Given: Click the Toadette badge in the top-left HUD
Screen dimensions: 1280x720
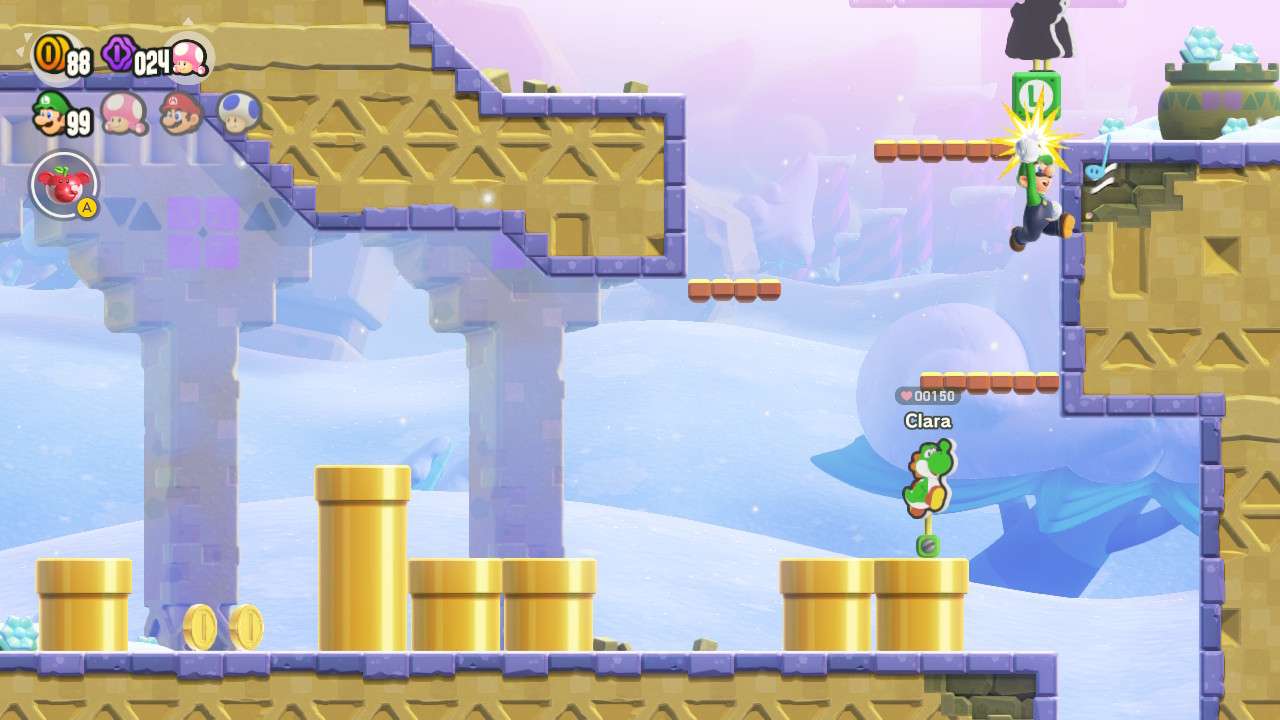Looking at the screenshot, I should coord(190,58).
